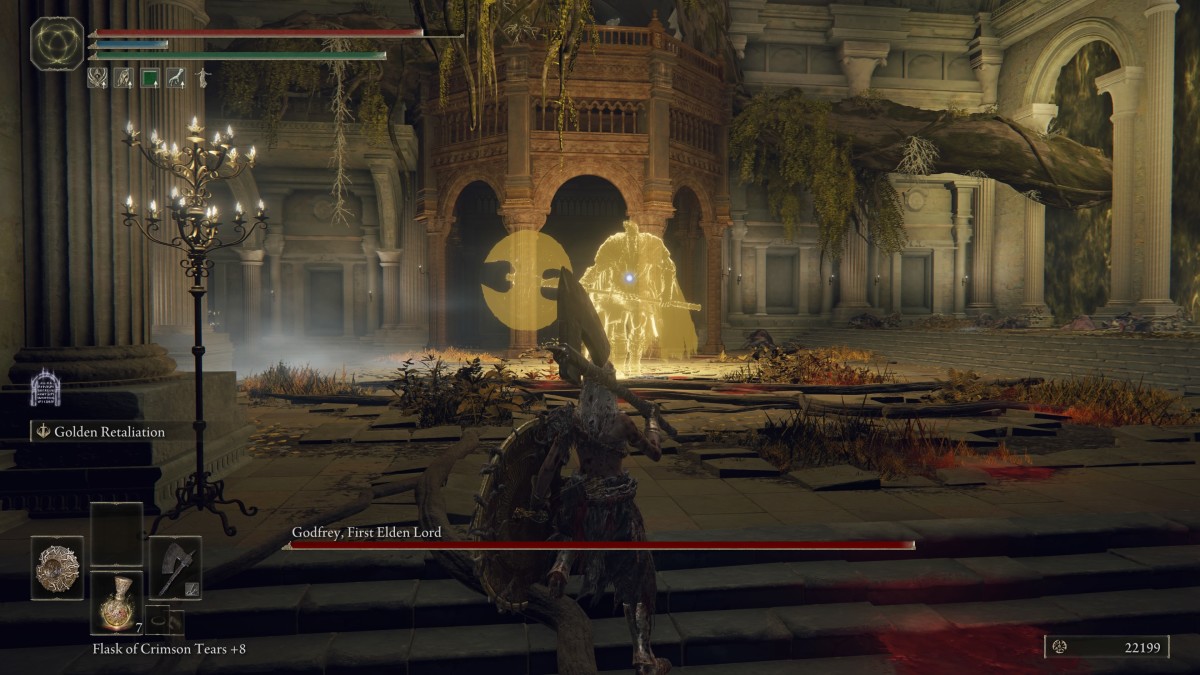1200x675 pixels.
Task: Click the round shield left-hand slot
Action: [57, 568]
